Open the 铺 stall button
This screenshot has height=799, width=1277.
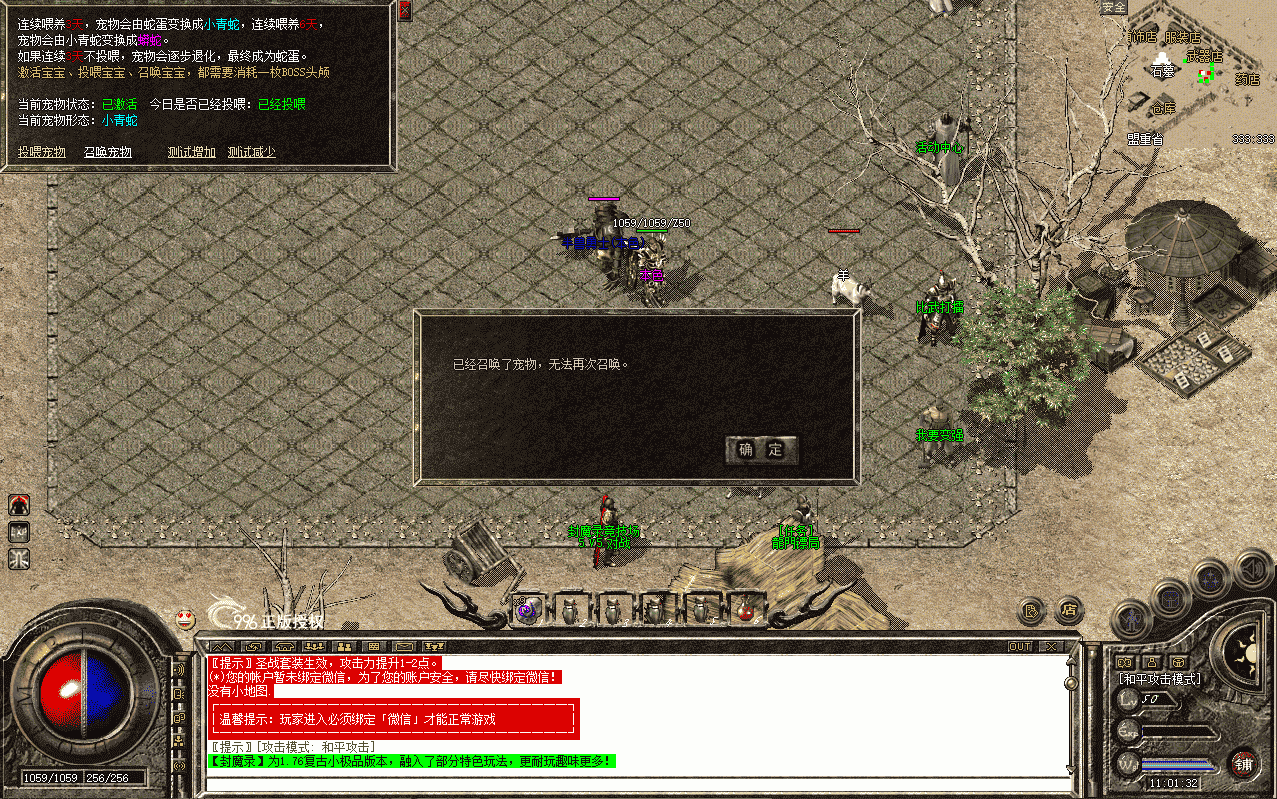[1244, 765]
